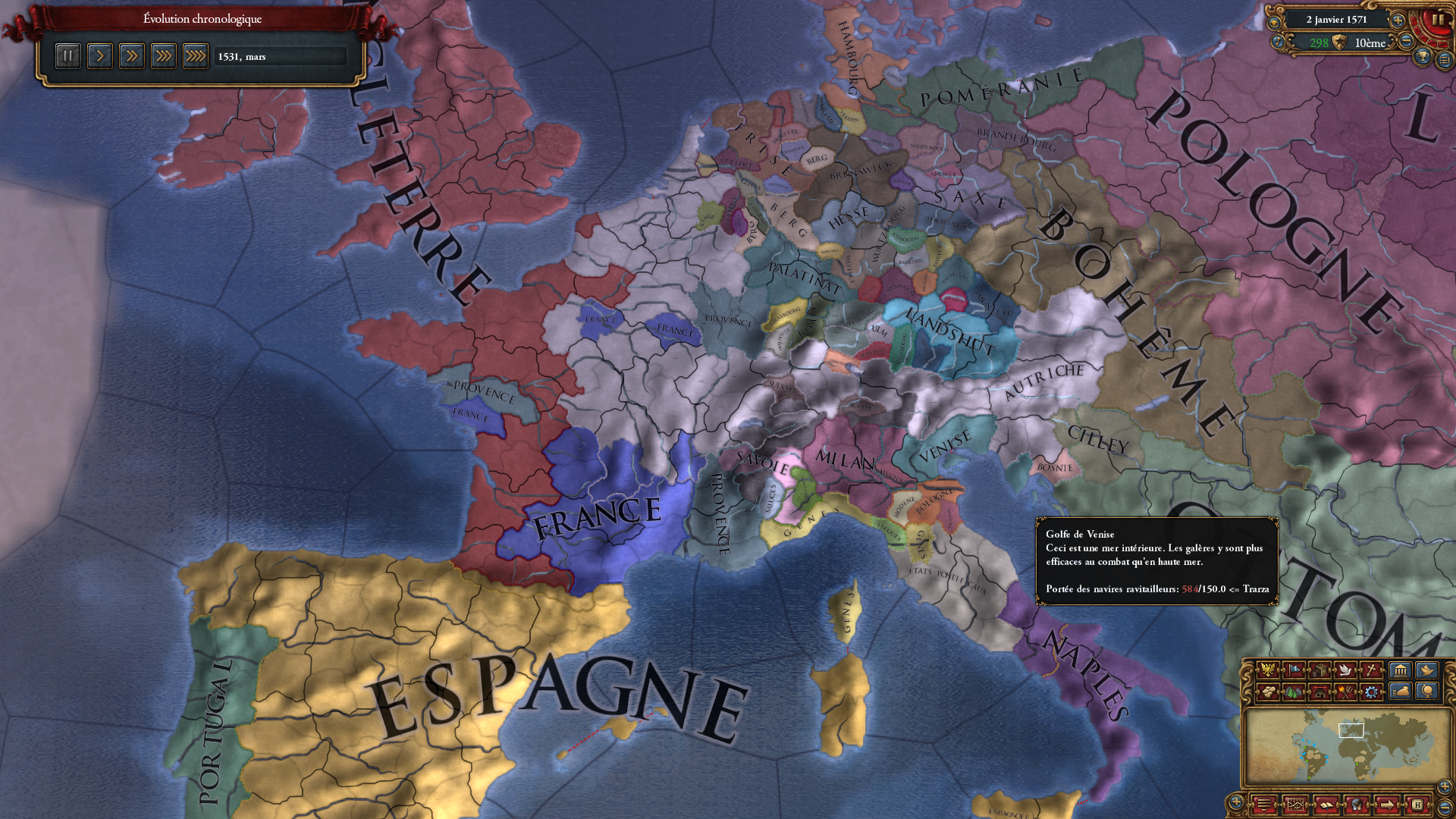Open the economy panel money bag icon
Viewport: 1456px width, 819px height.
1400,692
